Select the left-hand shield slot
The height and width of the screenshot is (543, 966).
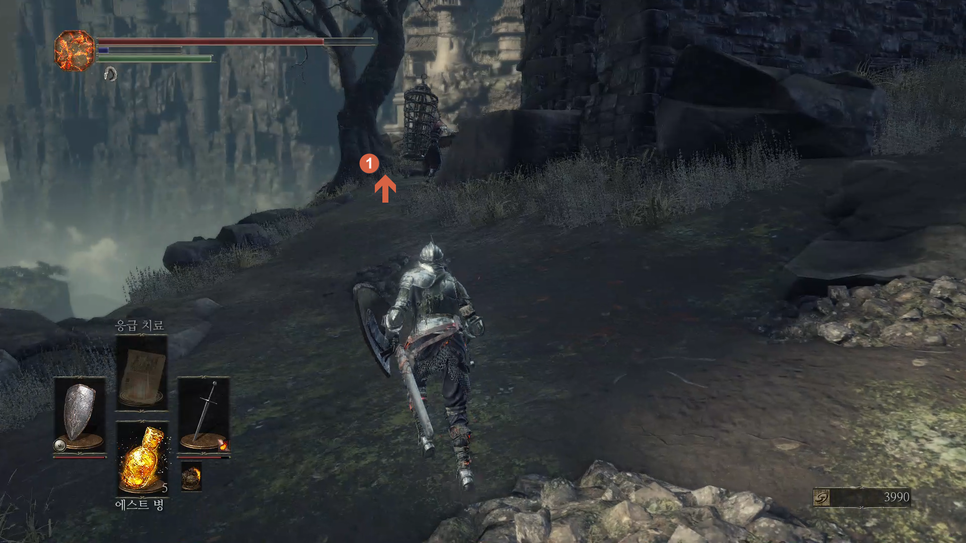tap(79, 415)
